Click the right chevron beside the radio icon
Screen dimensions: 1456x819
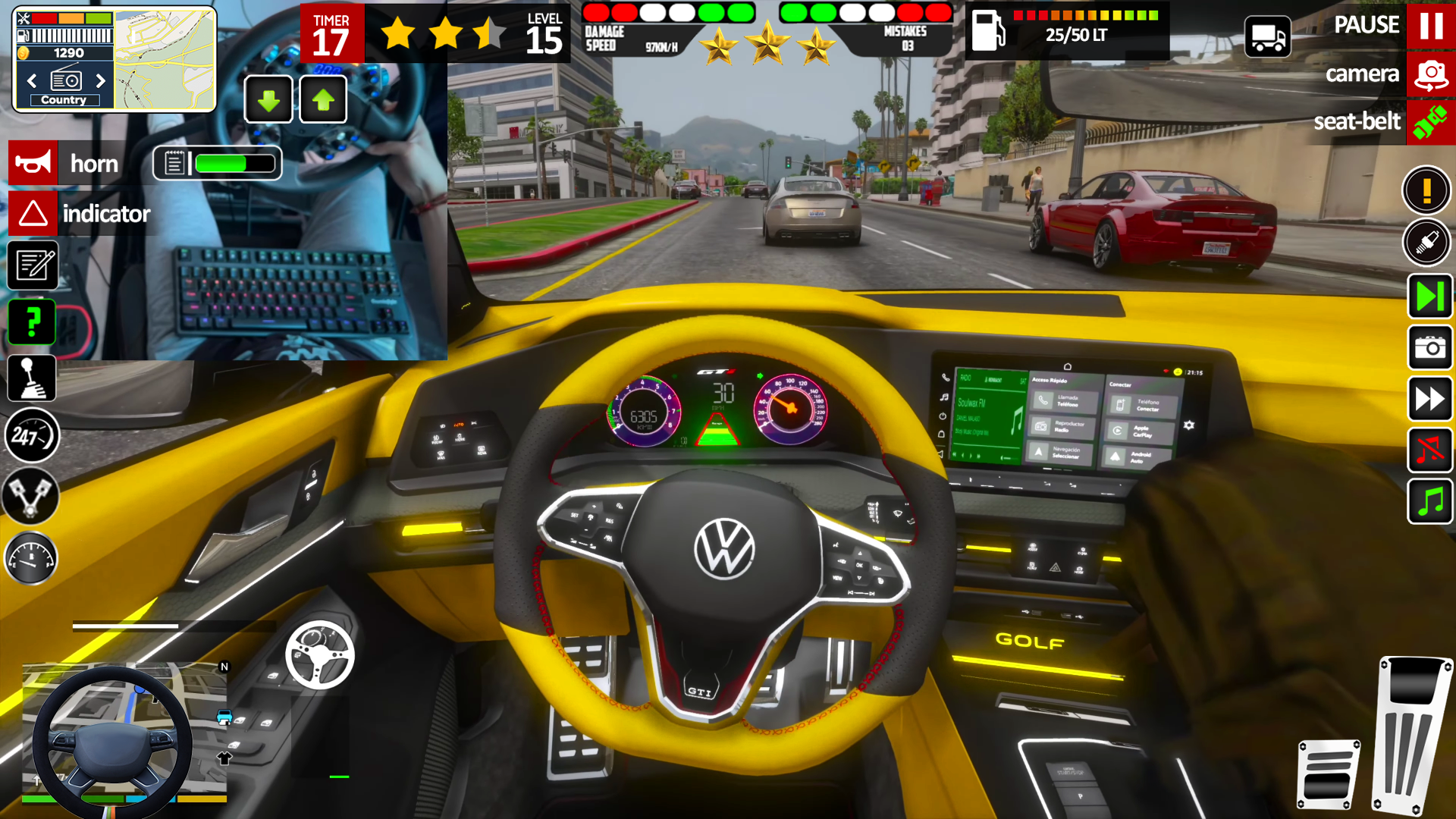click(x=102, y=80)
